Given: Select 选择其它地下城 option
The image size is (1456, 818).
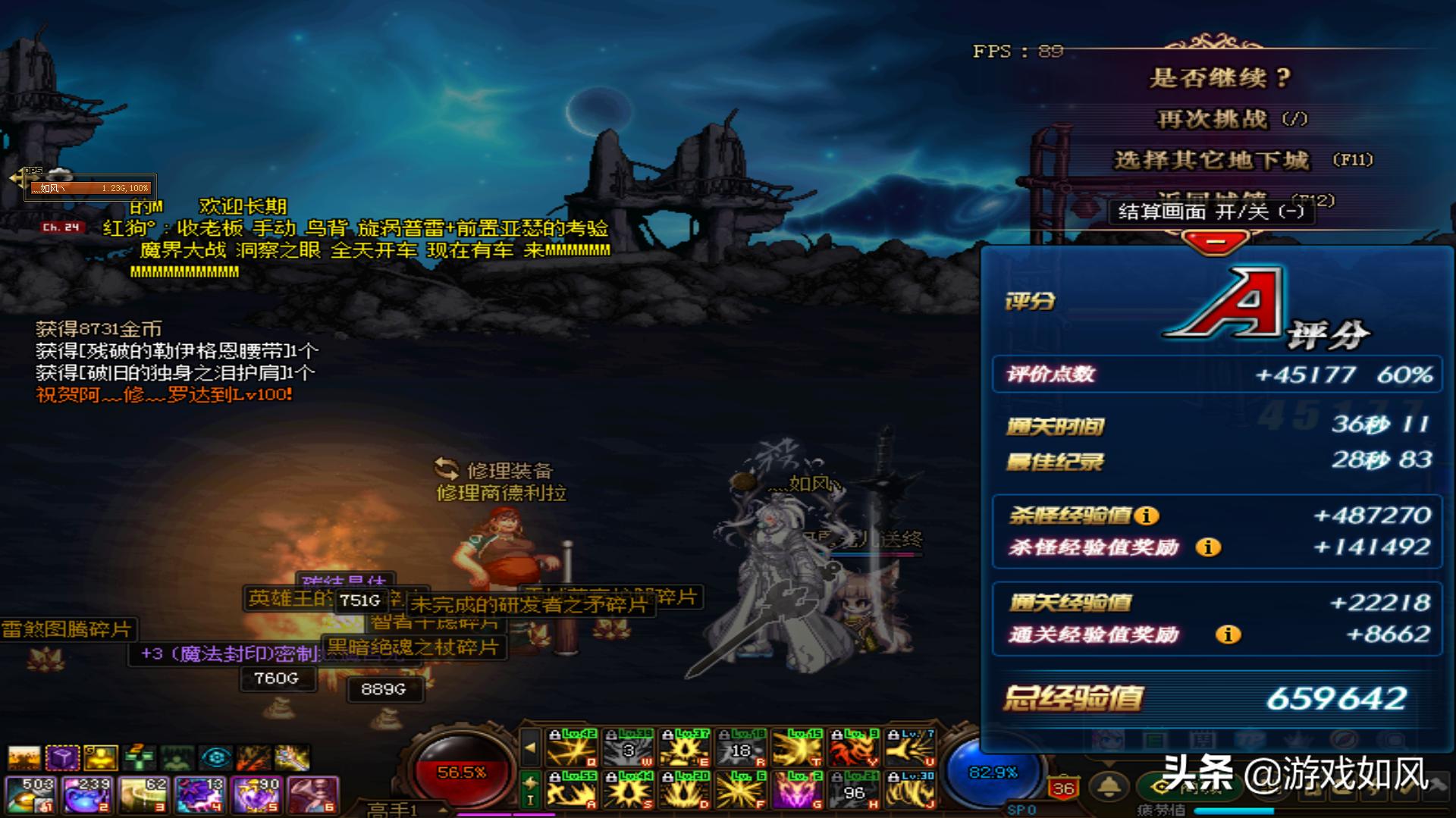Looking at the screenshot, I should (1211, 160).
